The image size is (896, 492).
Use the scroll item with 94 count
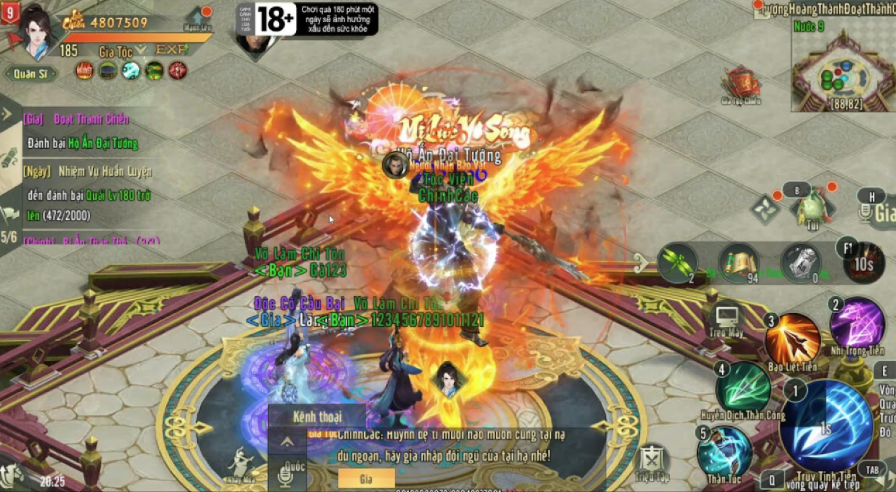coord(738,263)
